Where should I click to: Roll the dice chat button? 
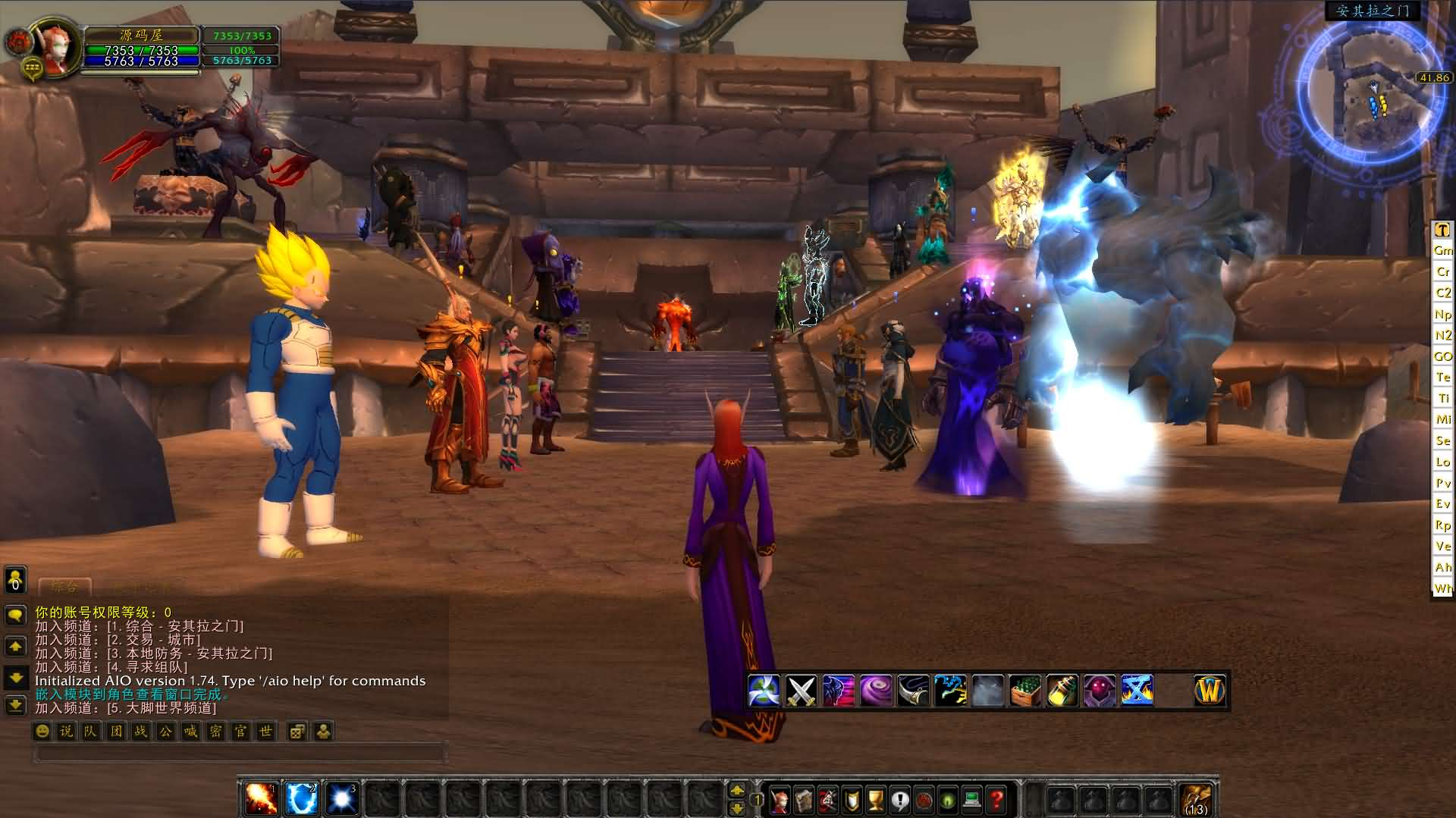pos(297,731)
